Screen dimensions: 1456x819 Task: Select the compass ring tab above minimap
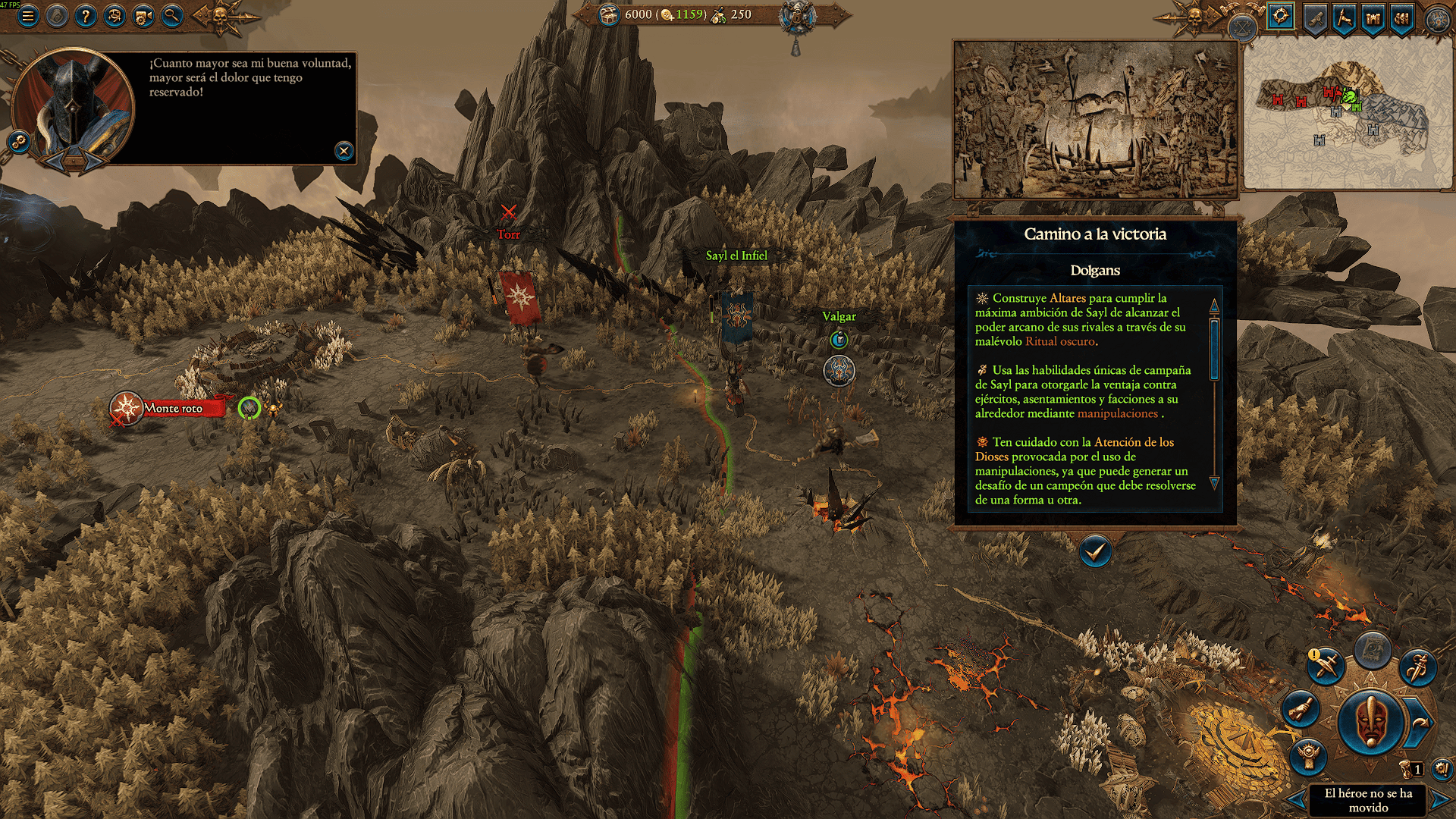coord(1281,16)
